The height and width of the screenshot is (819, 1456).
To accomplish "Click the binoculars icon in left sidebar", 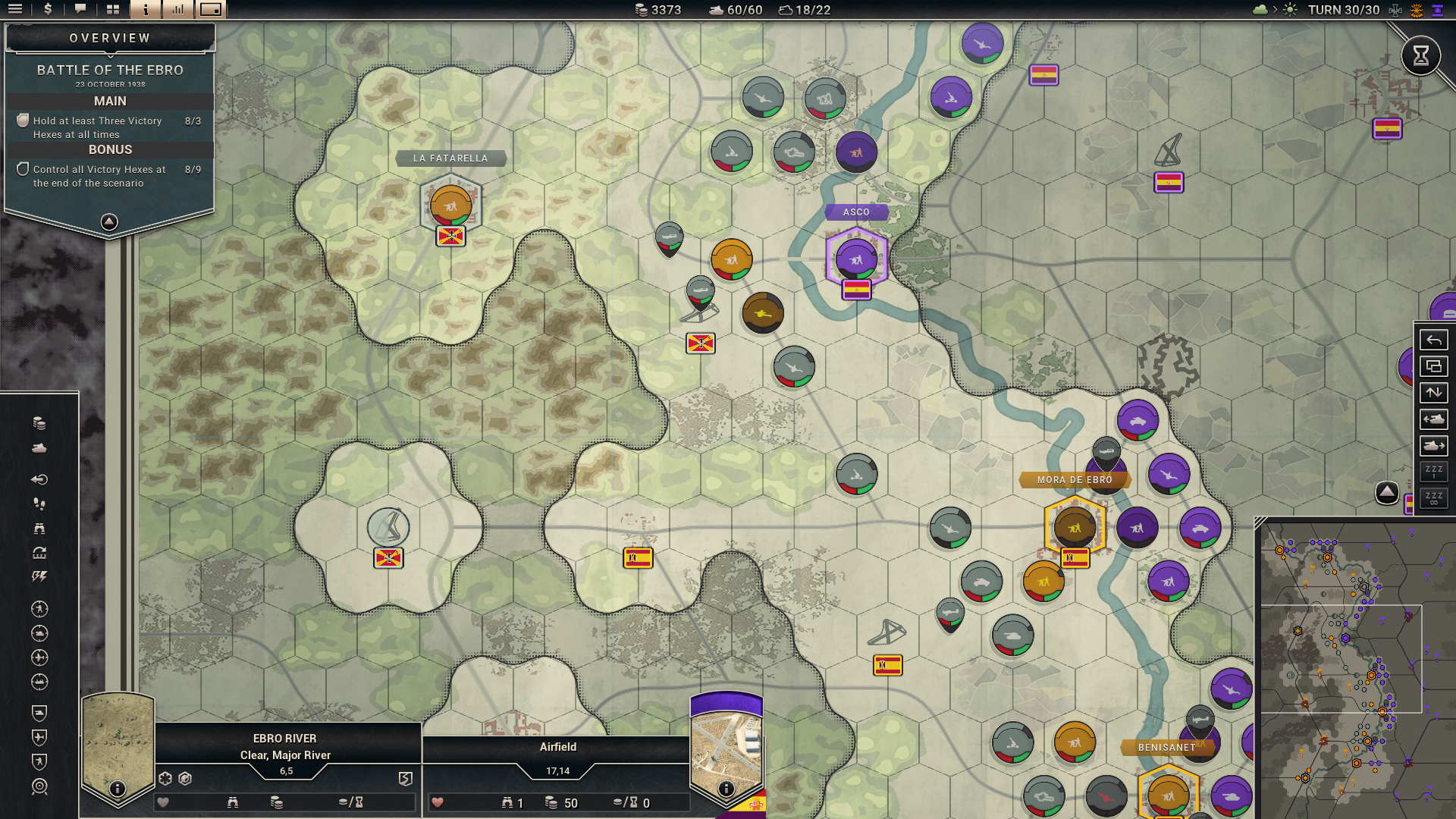I will pyautogui.click(x=39, y=529).
